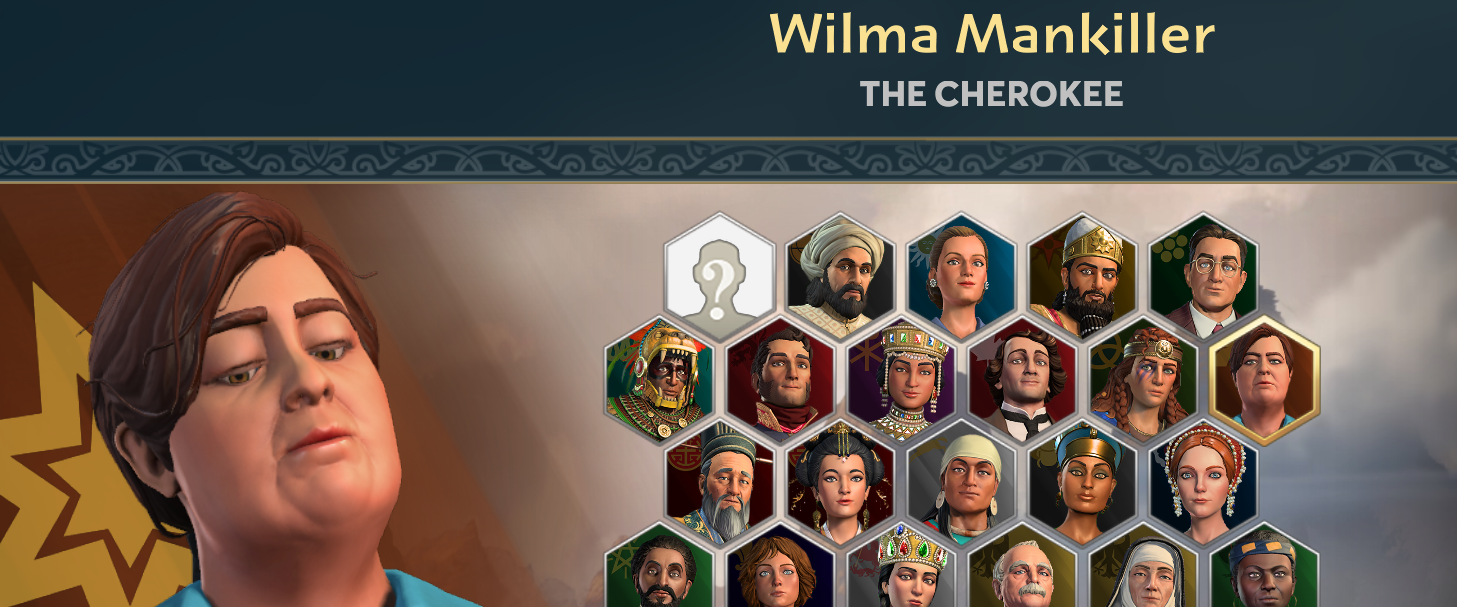Choose the woman in the white nun's veil
The width and height of the screenshot is (1457, 607).
[1143, 575]
